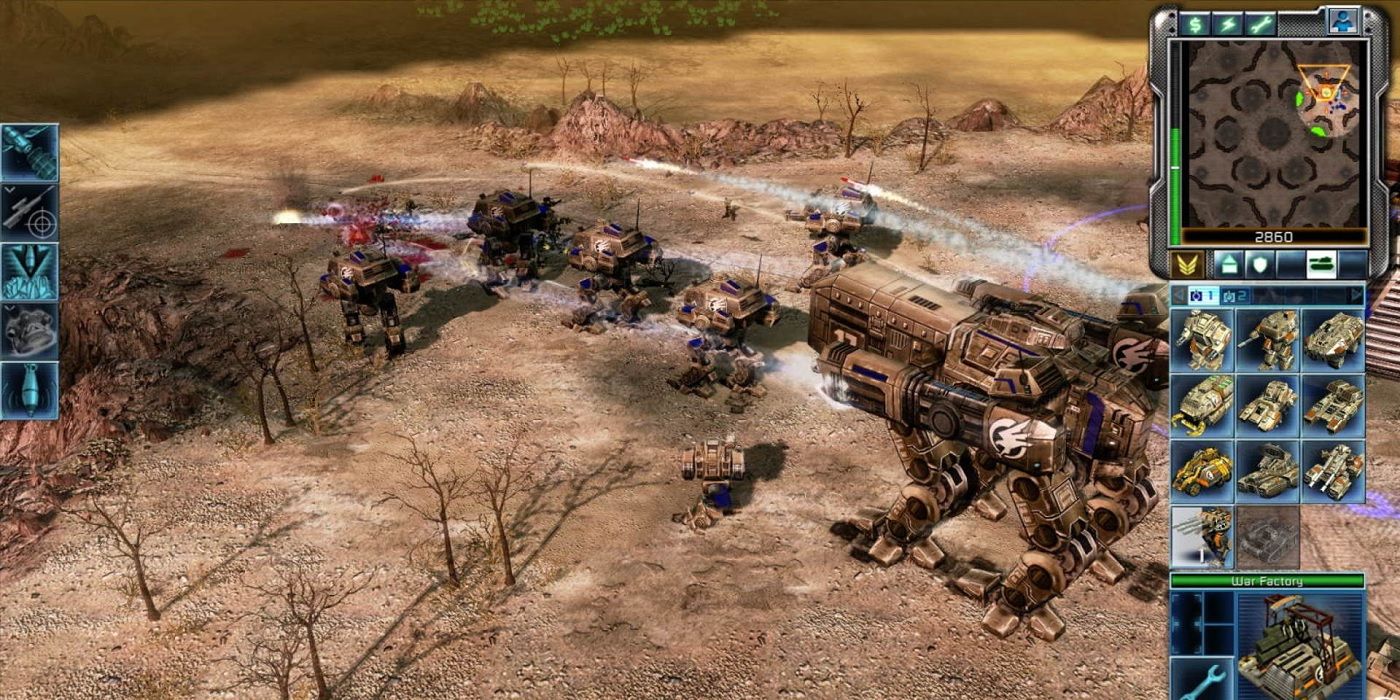Open the gold chevron rank button

(x=1186, y=265)
